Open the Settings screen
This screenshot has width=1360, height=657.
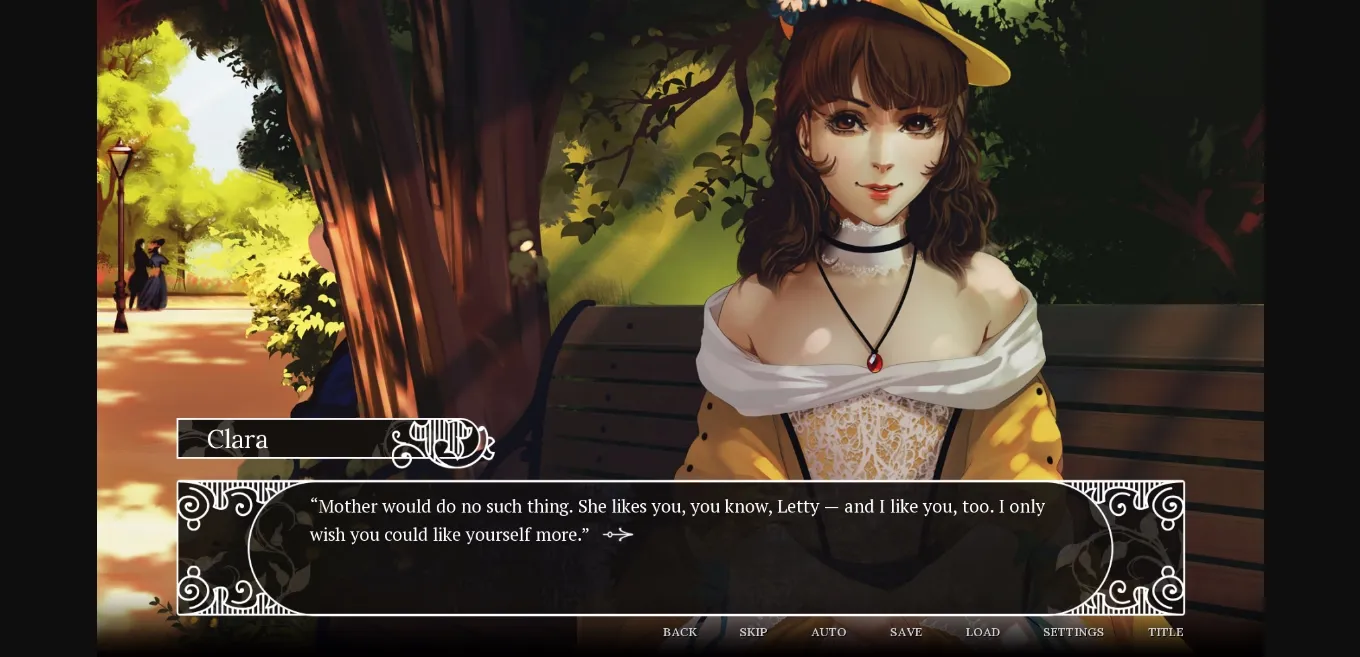pyautogui.click(x=1073, y=632)
